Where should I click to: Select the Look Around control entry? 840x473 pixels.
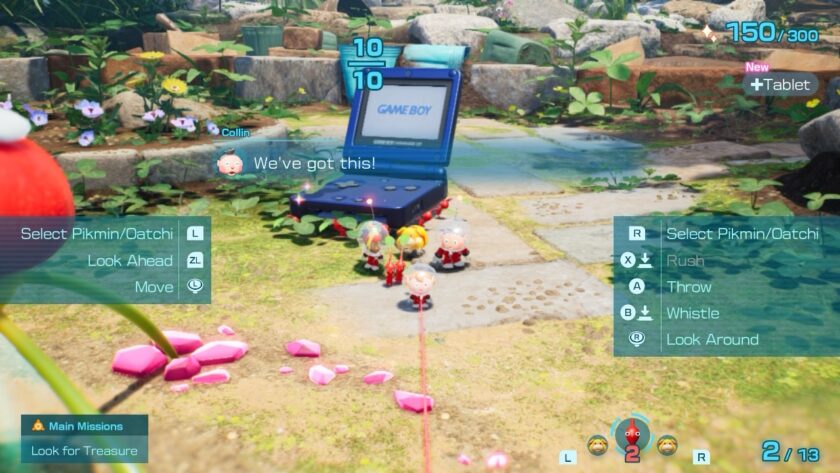click(712, 339)
